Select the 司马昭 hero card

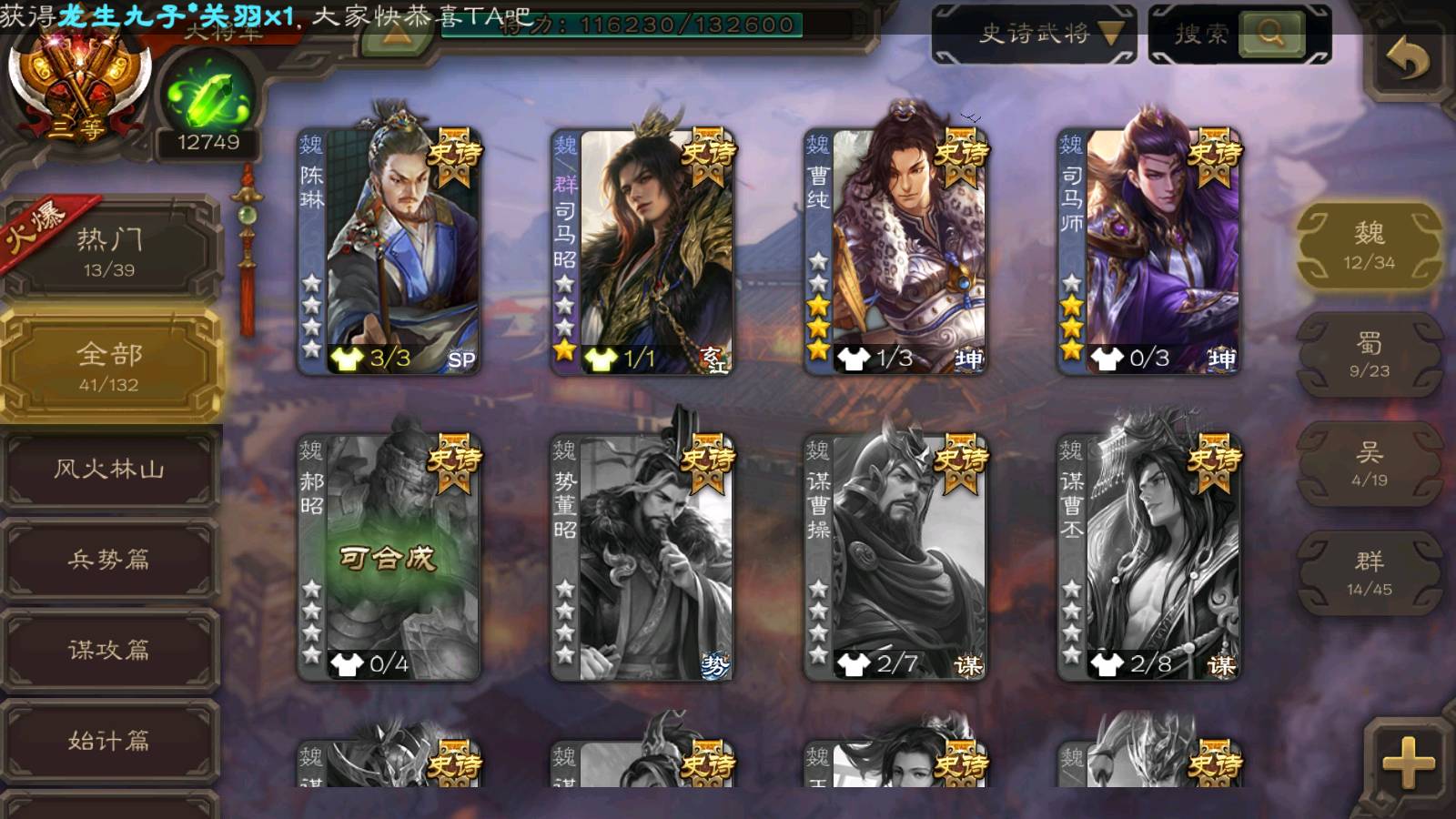[x=643, y=250]
